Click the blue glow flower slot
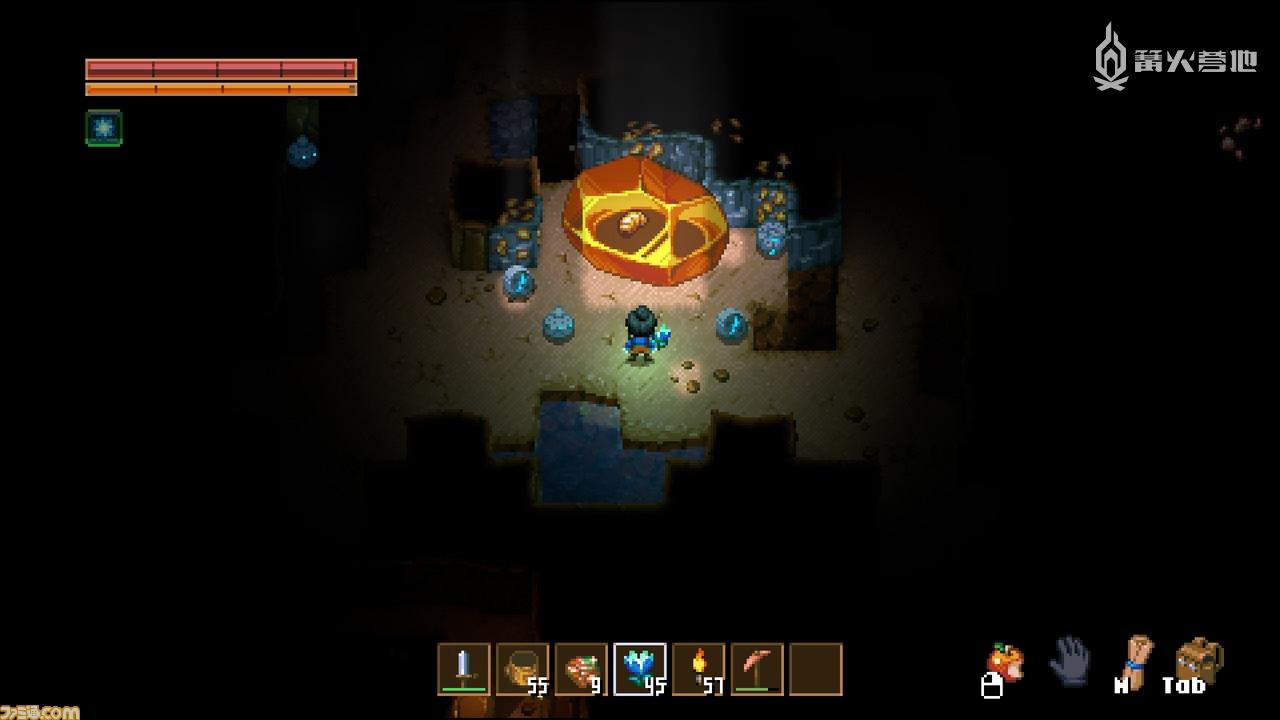1280x720 pixels. (640, 668)
